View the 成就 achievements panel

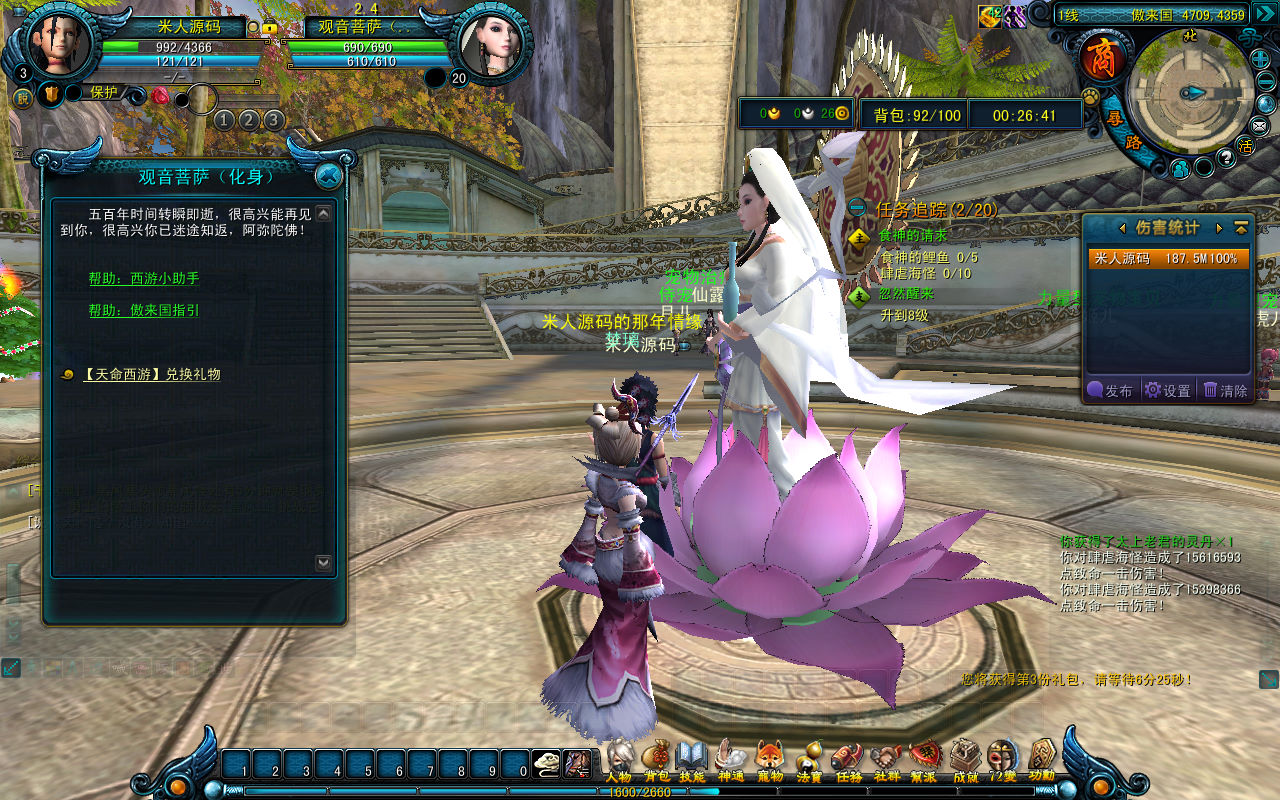tap(964, 760)
